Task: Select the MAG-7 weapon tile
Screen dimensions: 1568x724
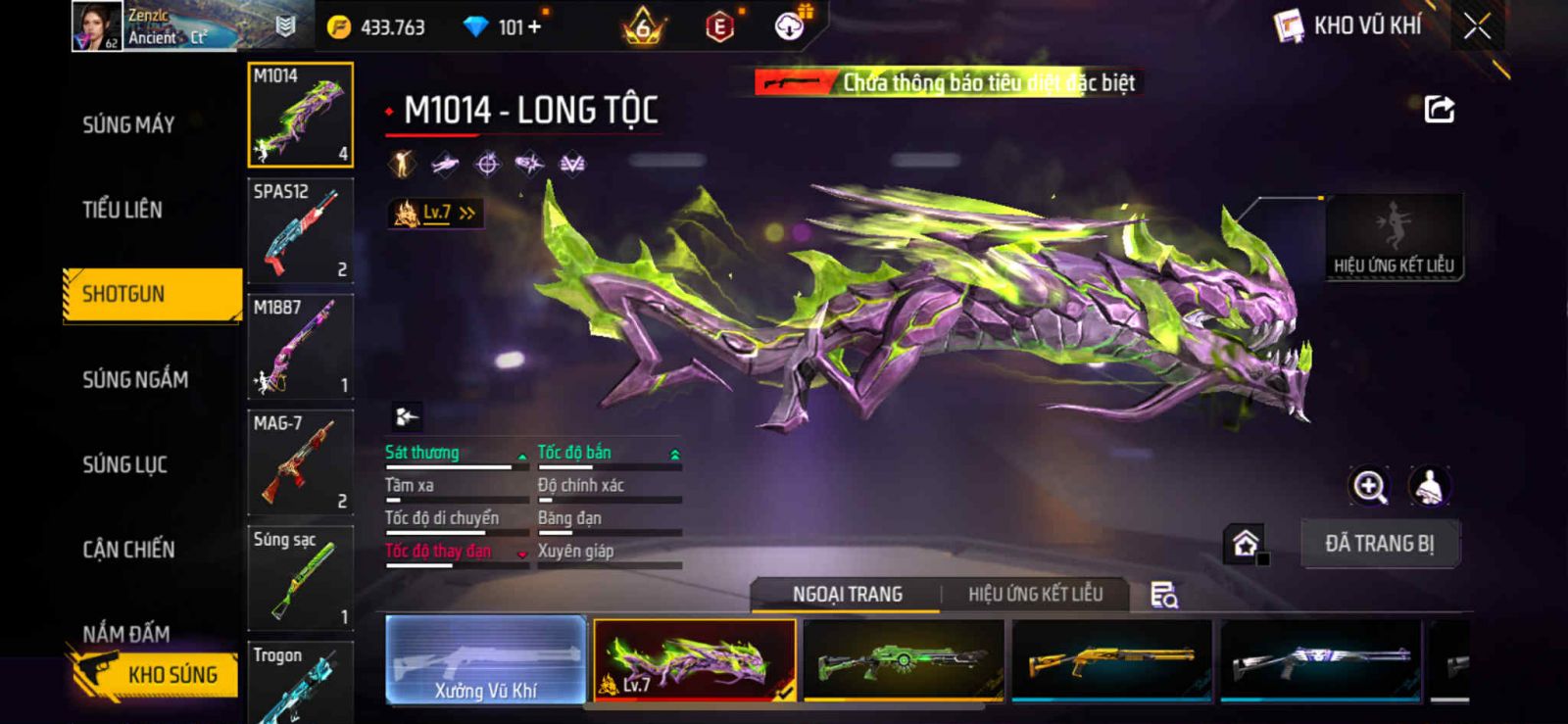Action: 301,462
